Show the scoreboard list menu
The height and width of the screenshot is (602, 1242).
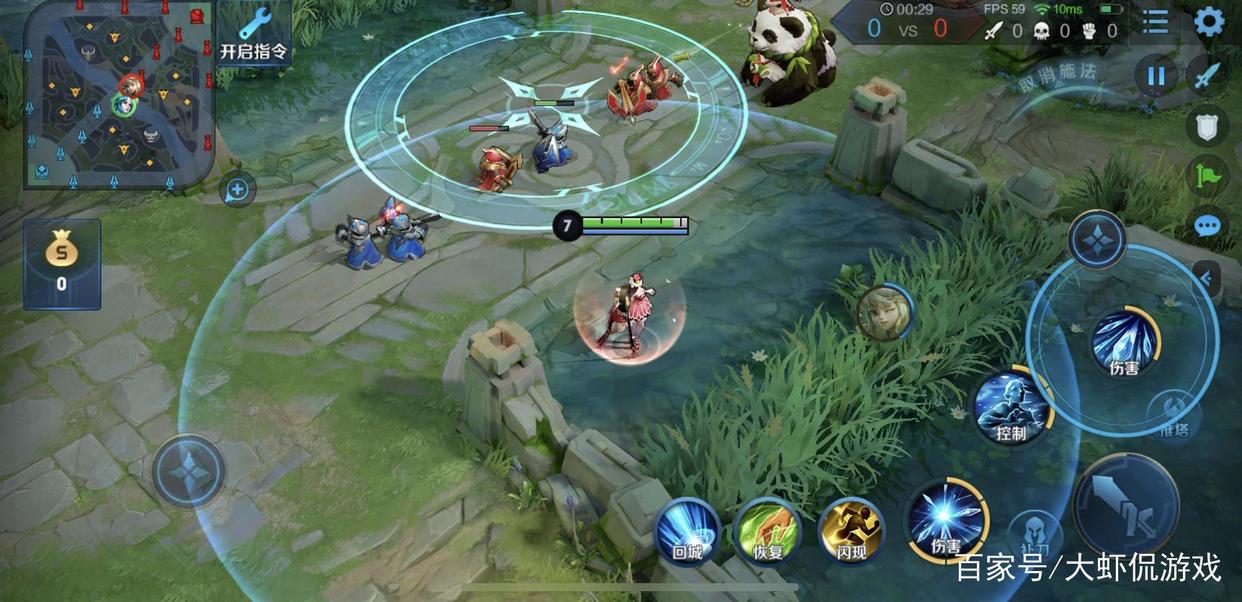point(1155,22)
